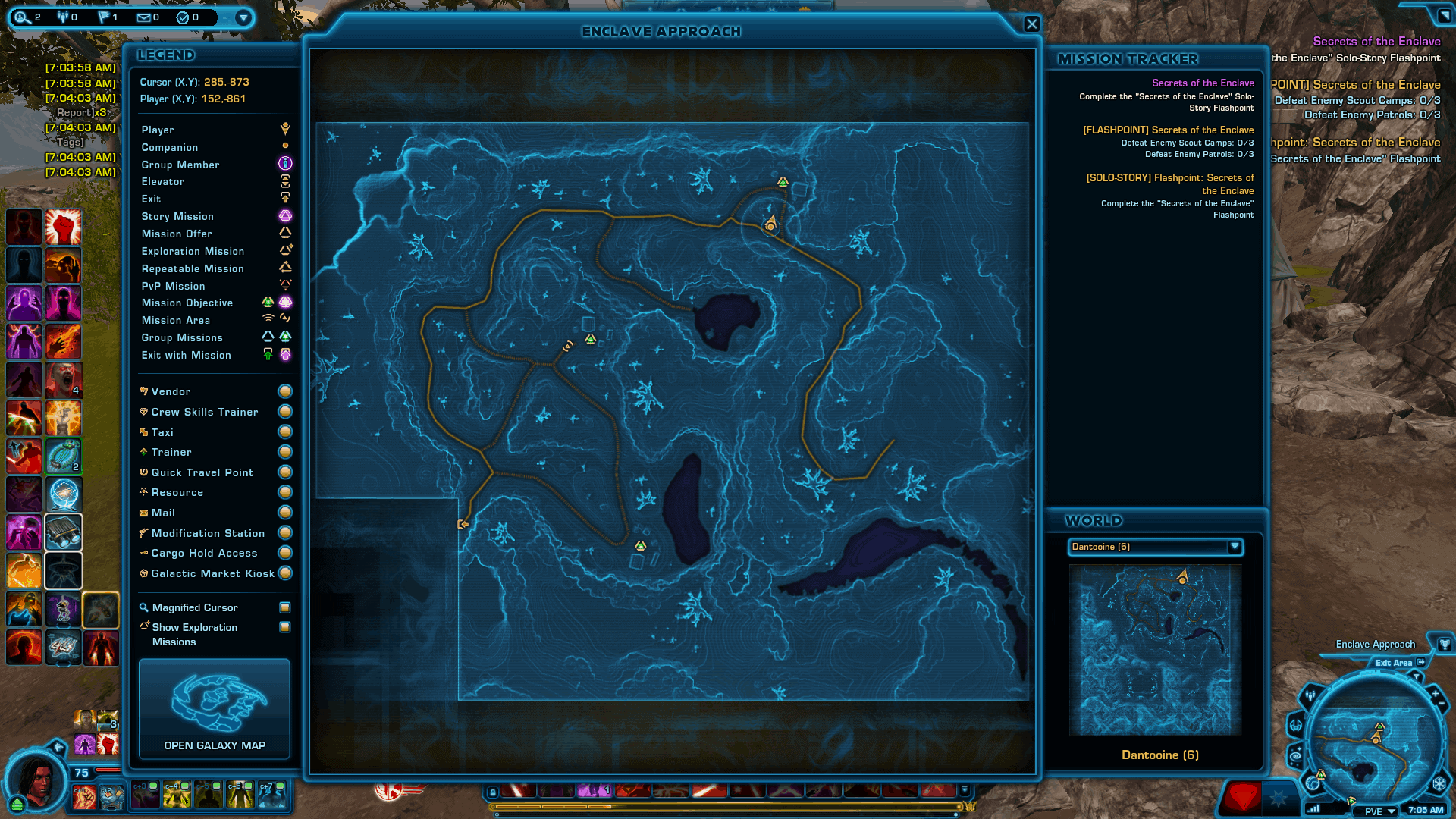Open the PVE mode dropdown

(x=1381, y=811)
